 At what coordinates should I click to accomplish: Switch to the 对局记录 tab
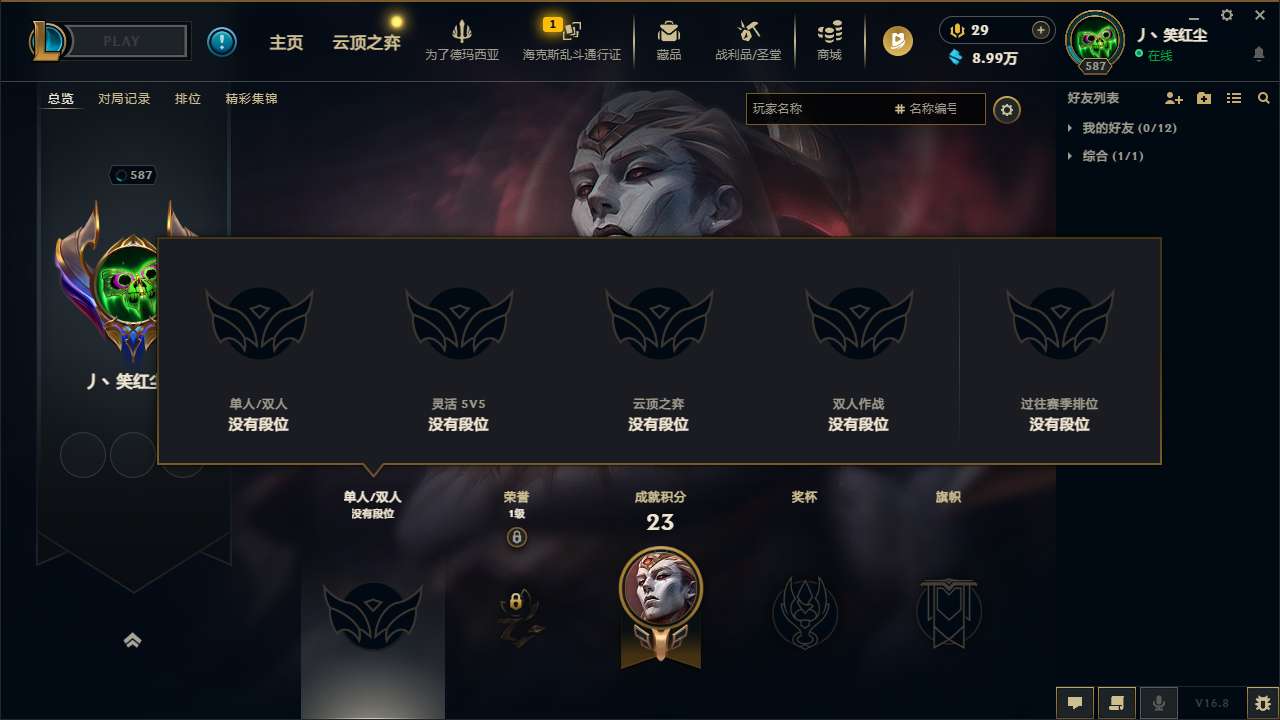[x=122, y=98]
